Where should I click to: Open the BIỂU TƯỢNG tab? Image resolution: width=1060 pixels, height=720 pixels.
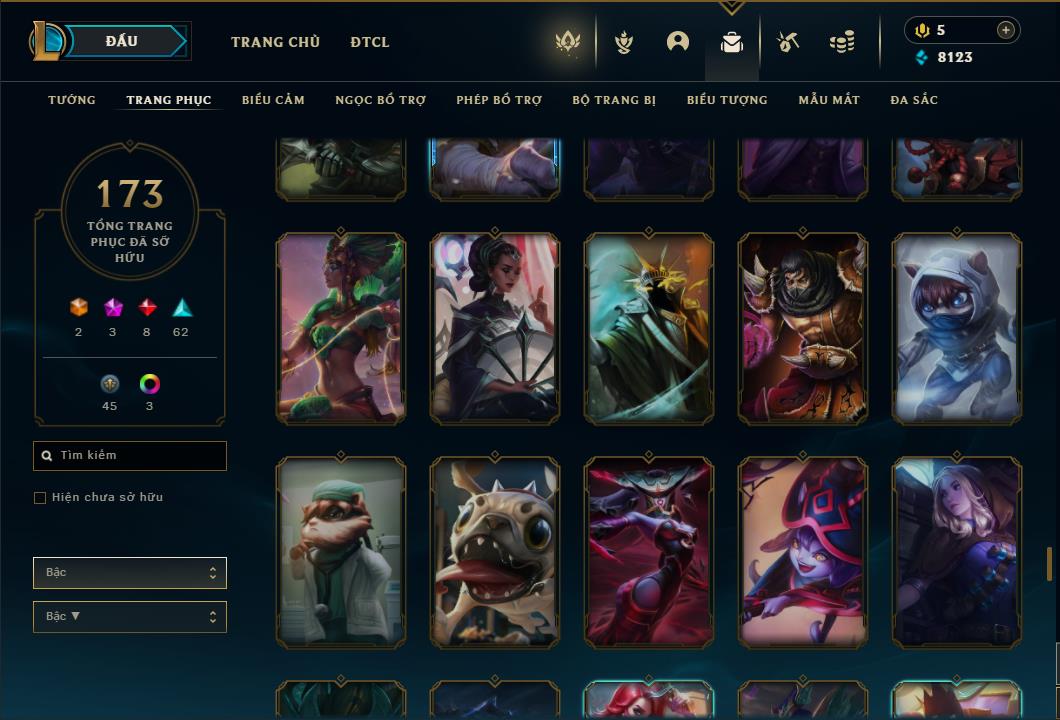click(727, 100)
